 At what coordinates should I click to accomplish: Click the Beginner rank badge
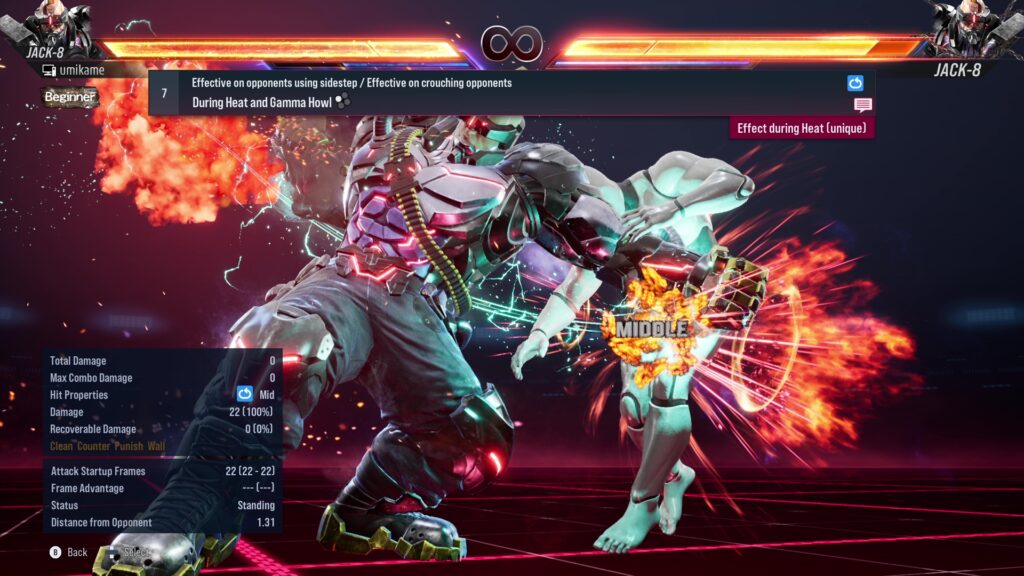[70, 97]
